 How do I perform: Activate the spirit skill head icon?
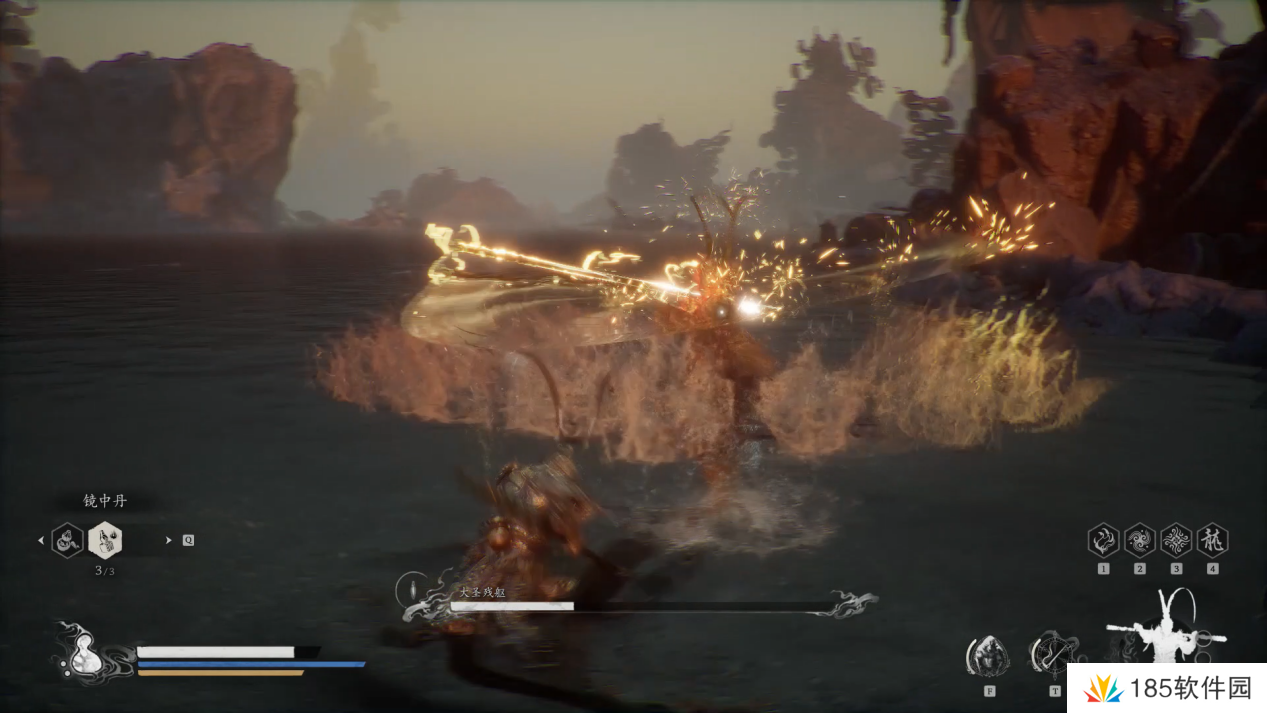989,656
